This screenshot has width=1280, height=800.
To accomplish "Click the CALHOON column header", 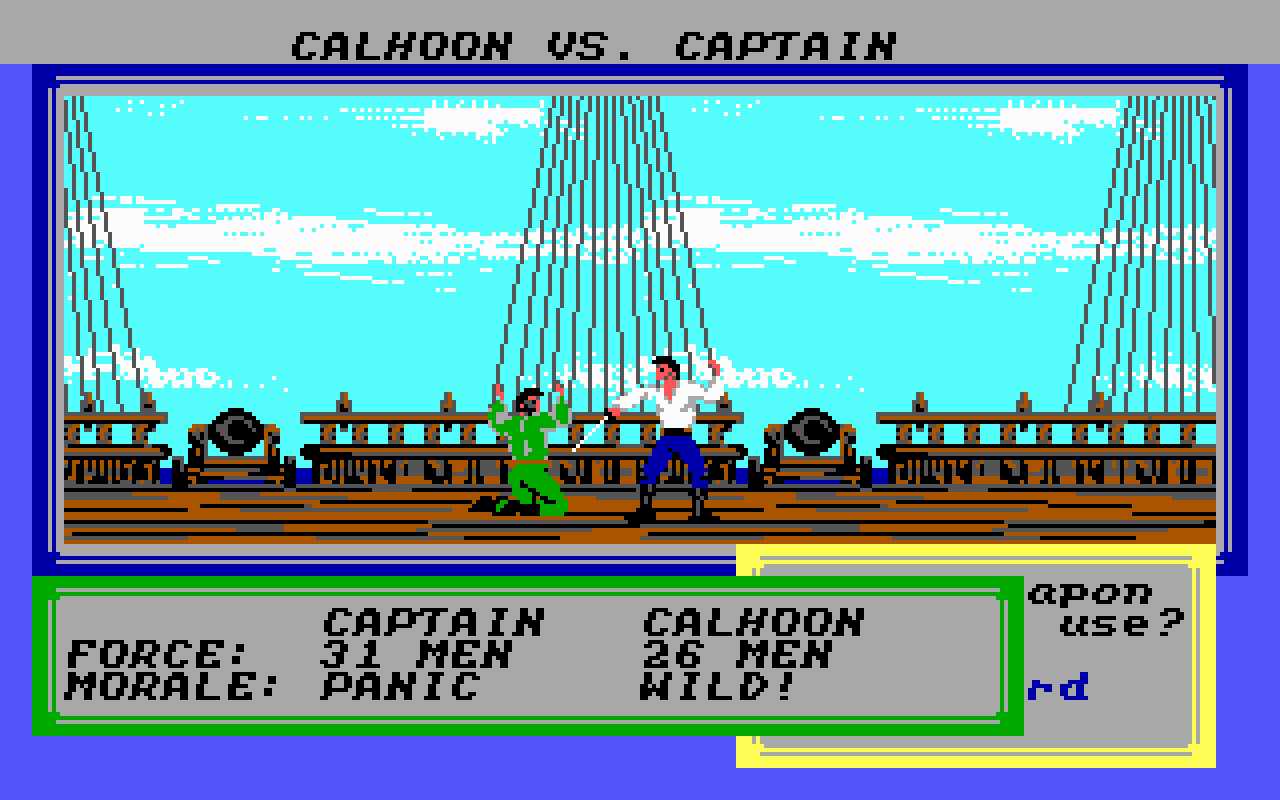I will pos(755,618).
